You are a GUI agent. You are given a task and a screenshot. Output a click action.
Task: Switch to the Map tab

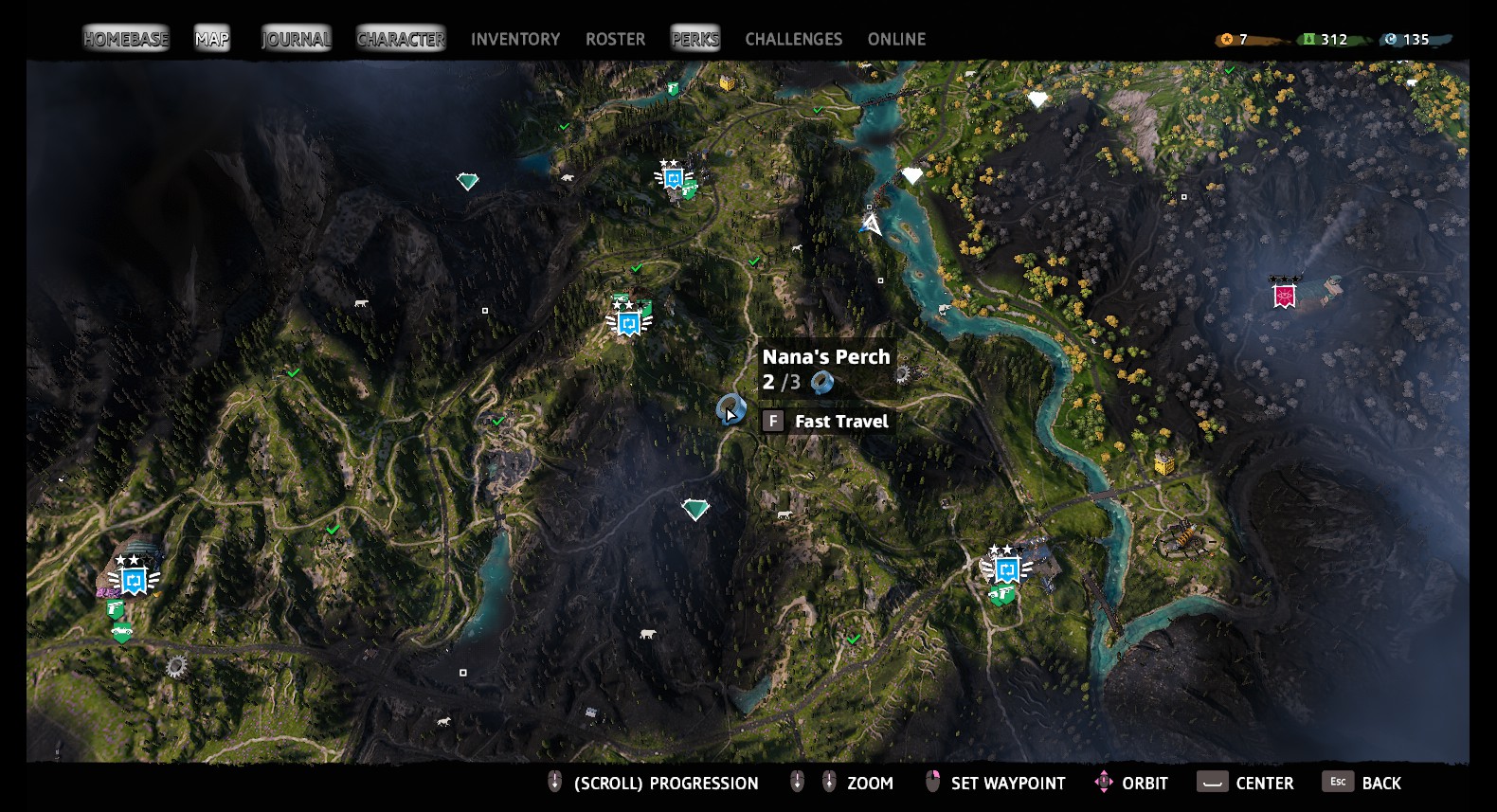212,39
